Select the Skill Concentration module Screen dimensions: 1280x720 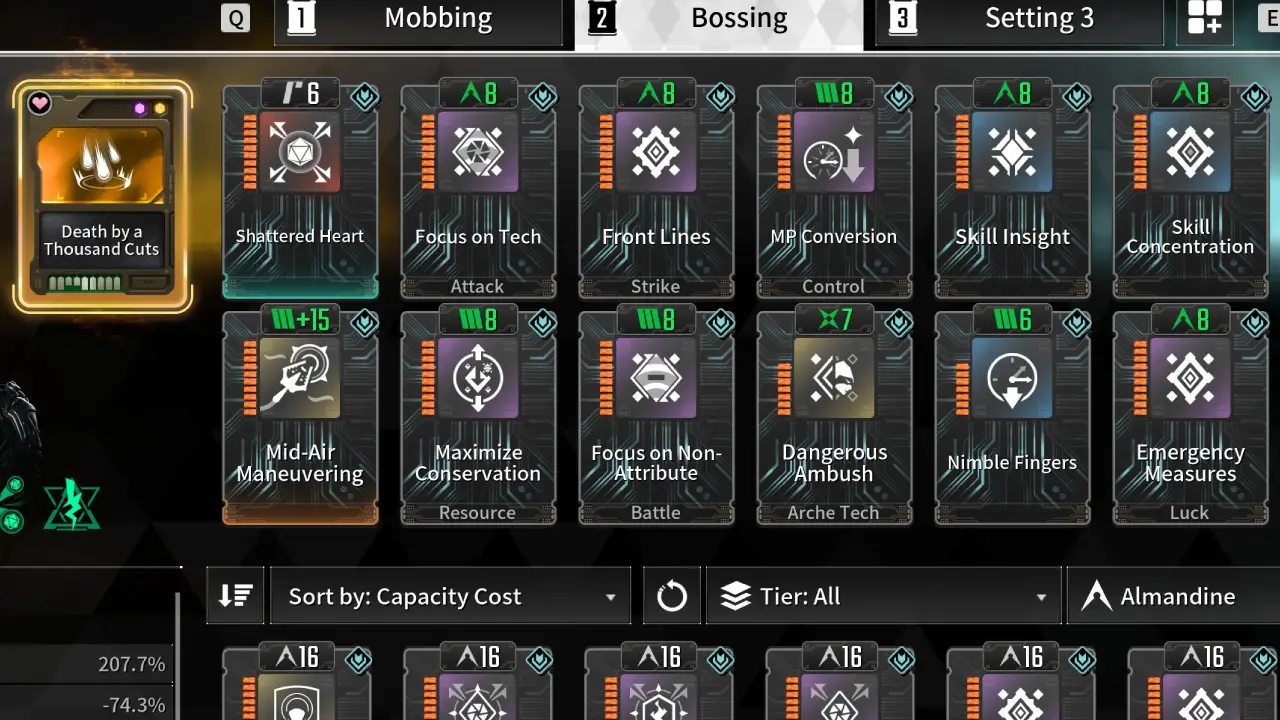point(1190,190)
